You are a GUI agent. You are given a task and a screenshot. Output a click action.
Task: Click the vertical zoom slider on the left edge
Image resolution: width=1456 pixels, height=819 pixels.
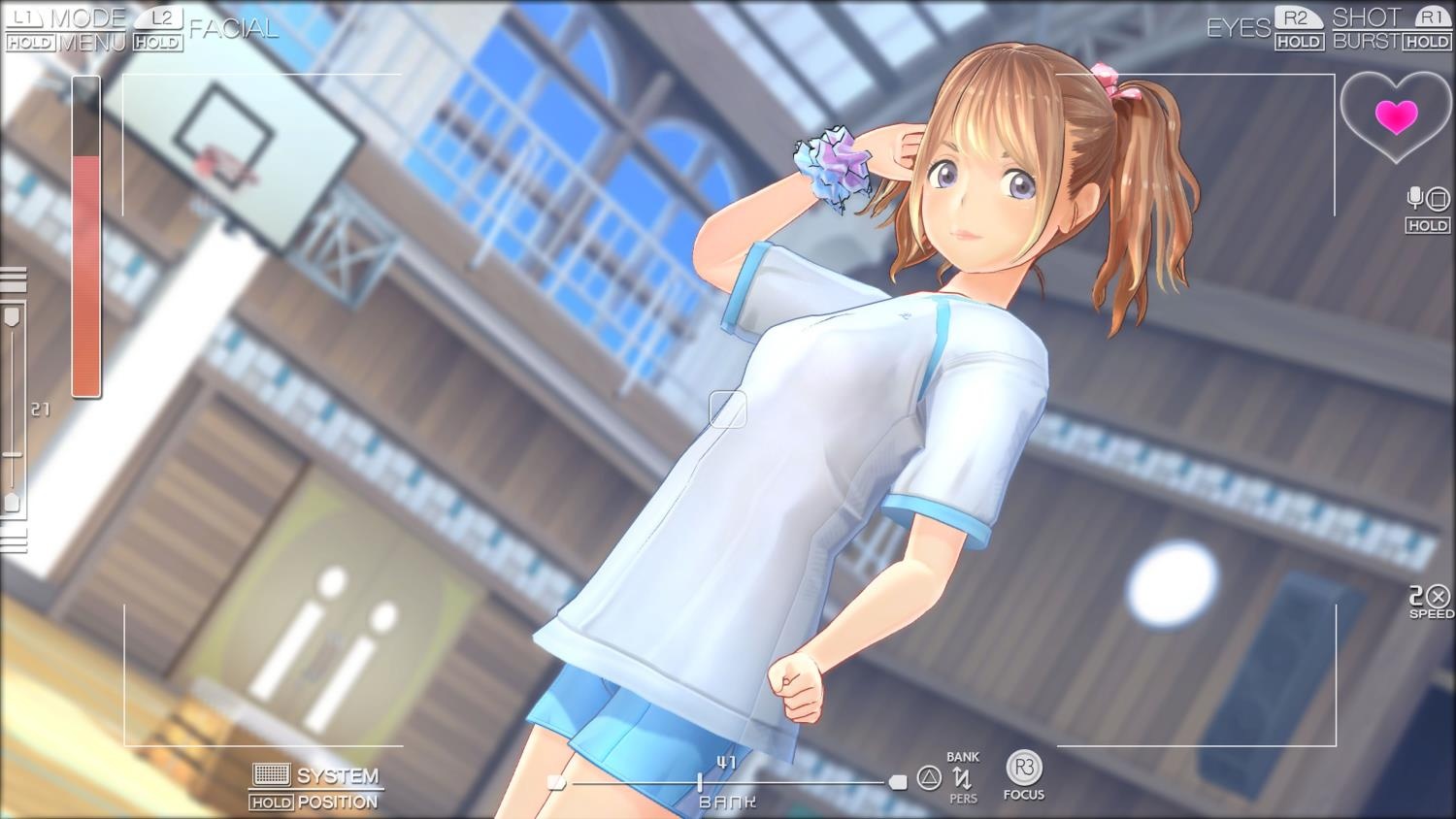click(13, 408)
